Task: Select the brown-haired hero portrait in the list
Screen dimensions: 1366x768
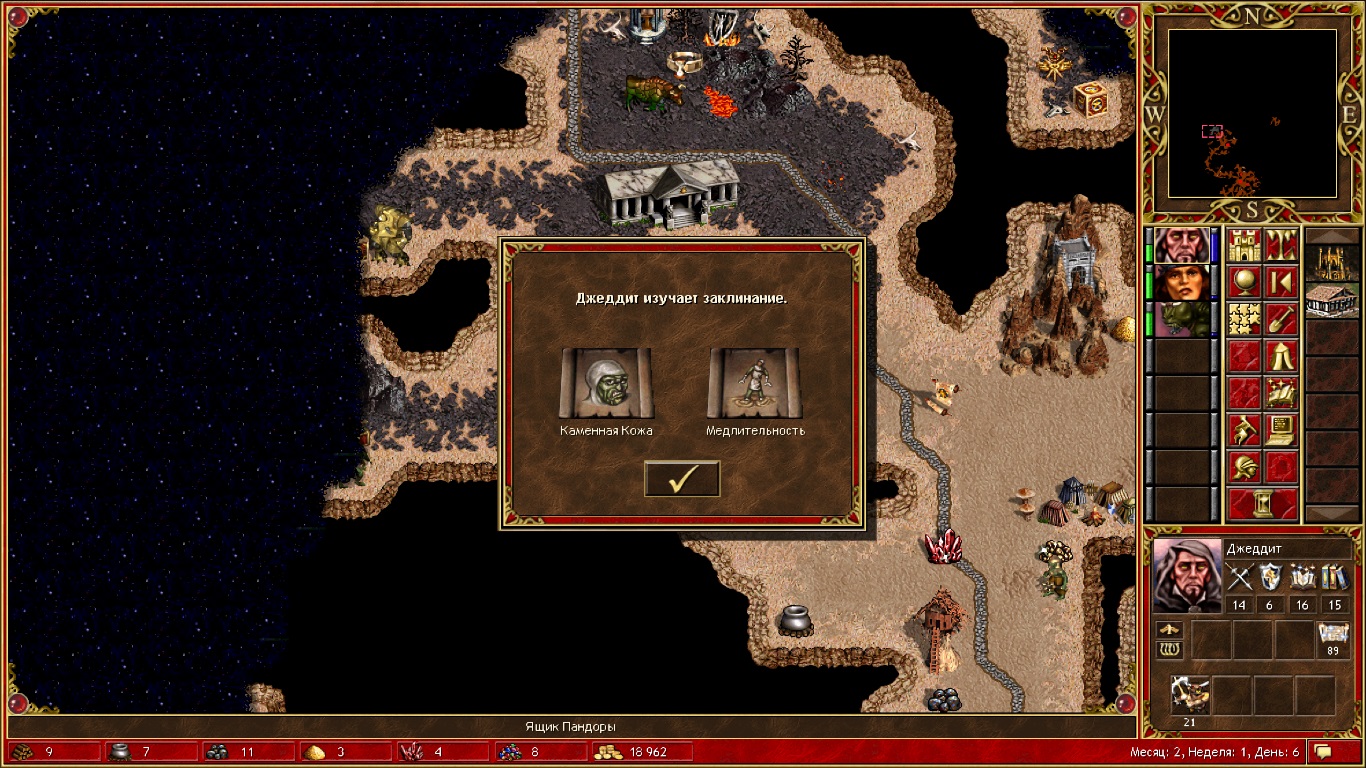Action: tap(1180, 283)
